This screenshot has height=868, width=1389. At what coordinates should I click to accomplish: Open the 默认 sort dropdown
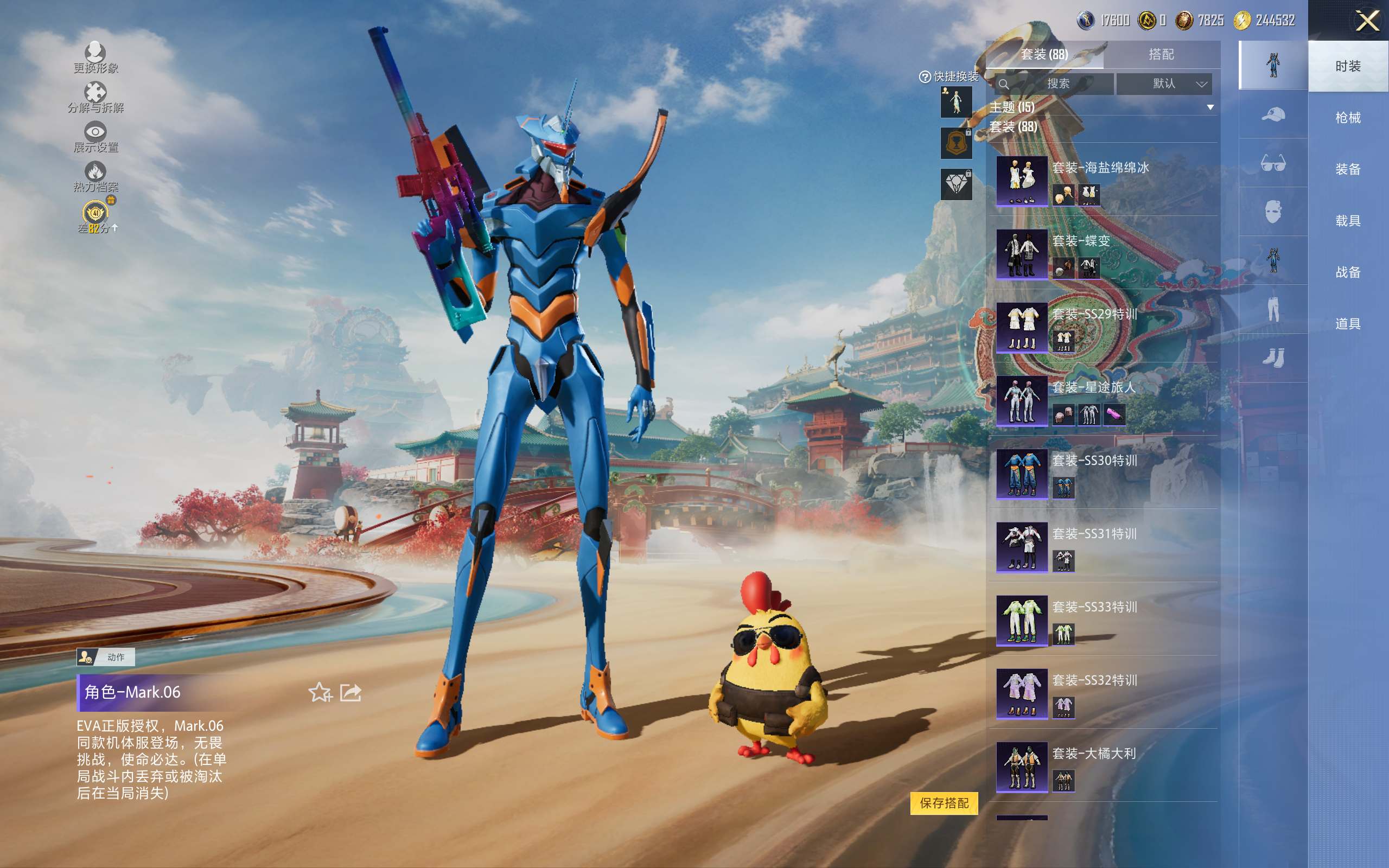click(x=1164, y=84)
